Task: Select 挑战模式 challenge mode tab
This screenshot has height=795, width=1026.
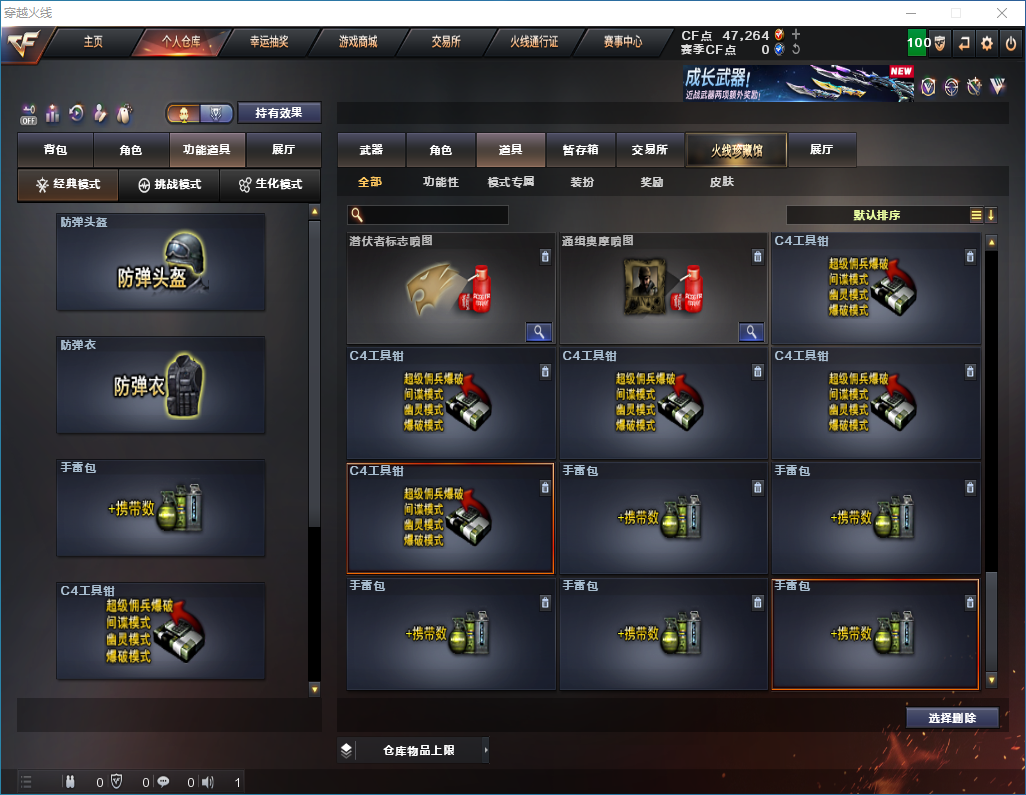Action: [170, 185]
